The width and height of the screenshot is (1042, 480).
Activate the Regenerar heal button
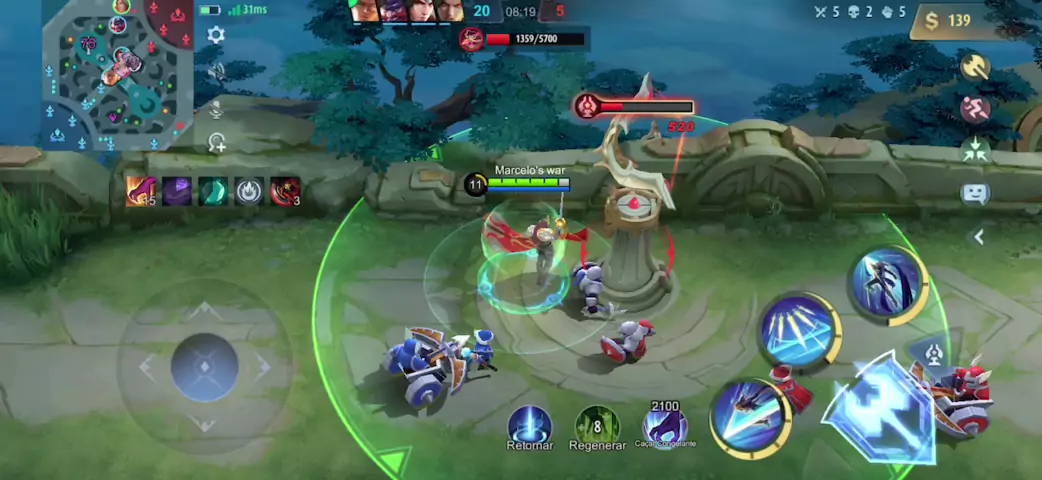point(597,424)
